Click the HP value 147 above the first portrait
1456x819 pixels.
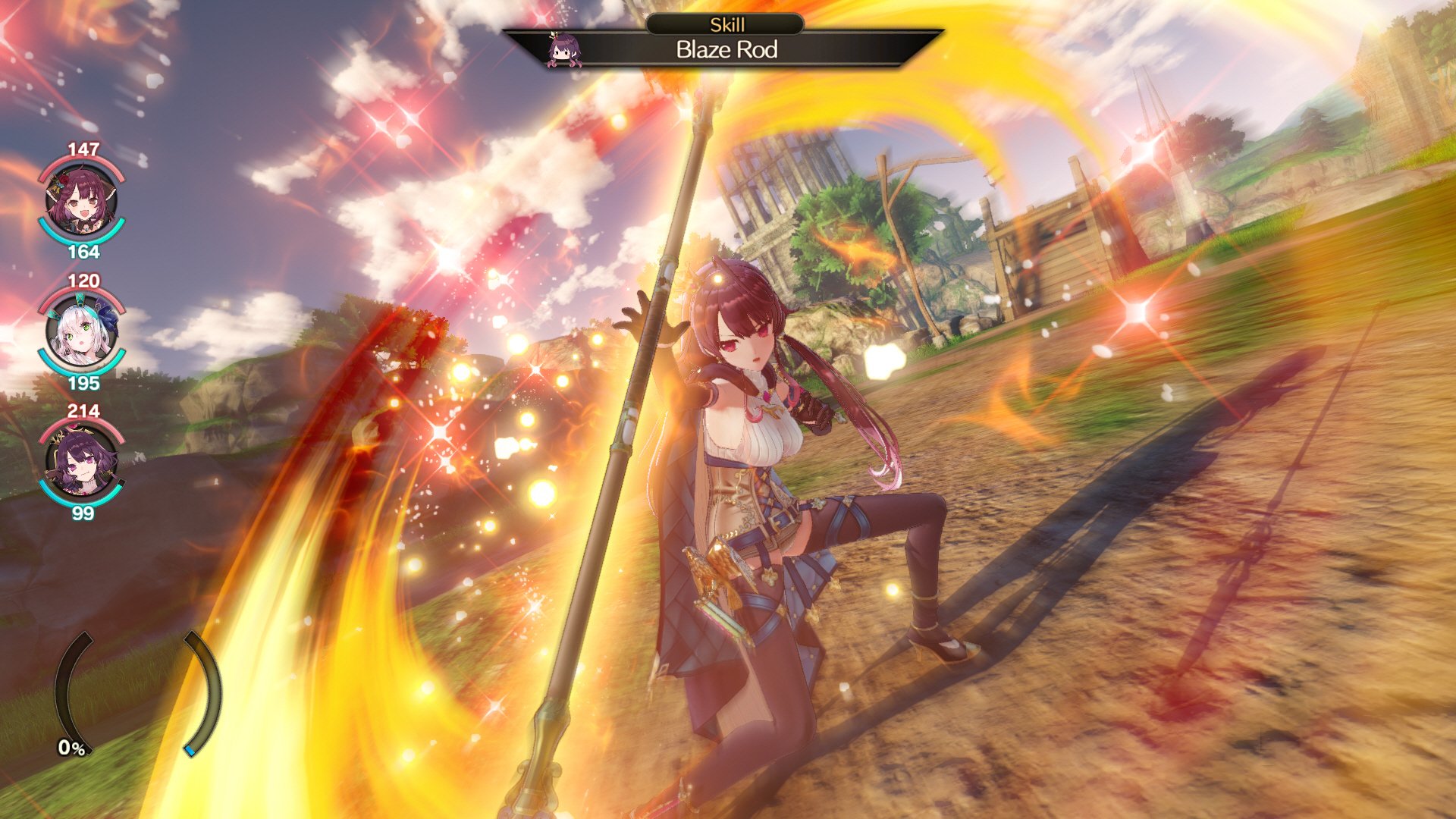tap(83, 149)
